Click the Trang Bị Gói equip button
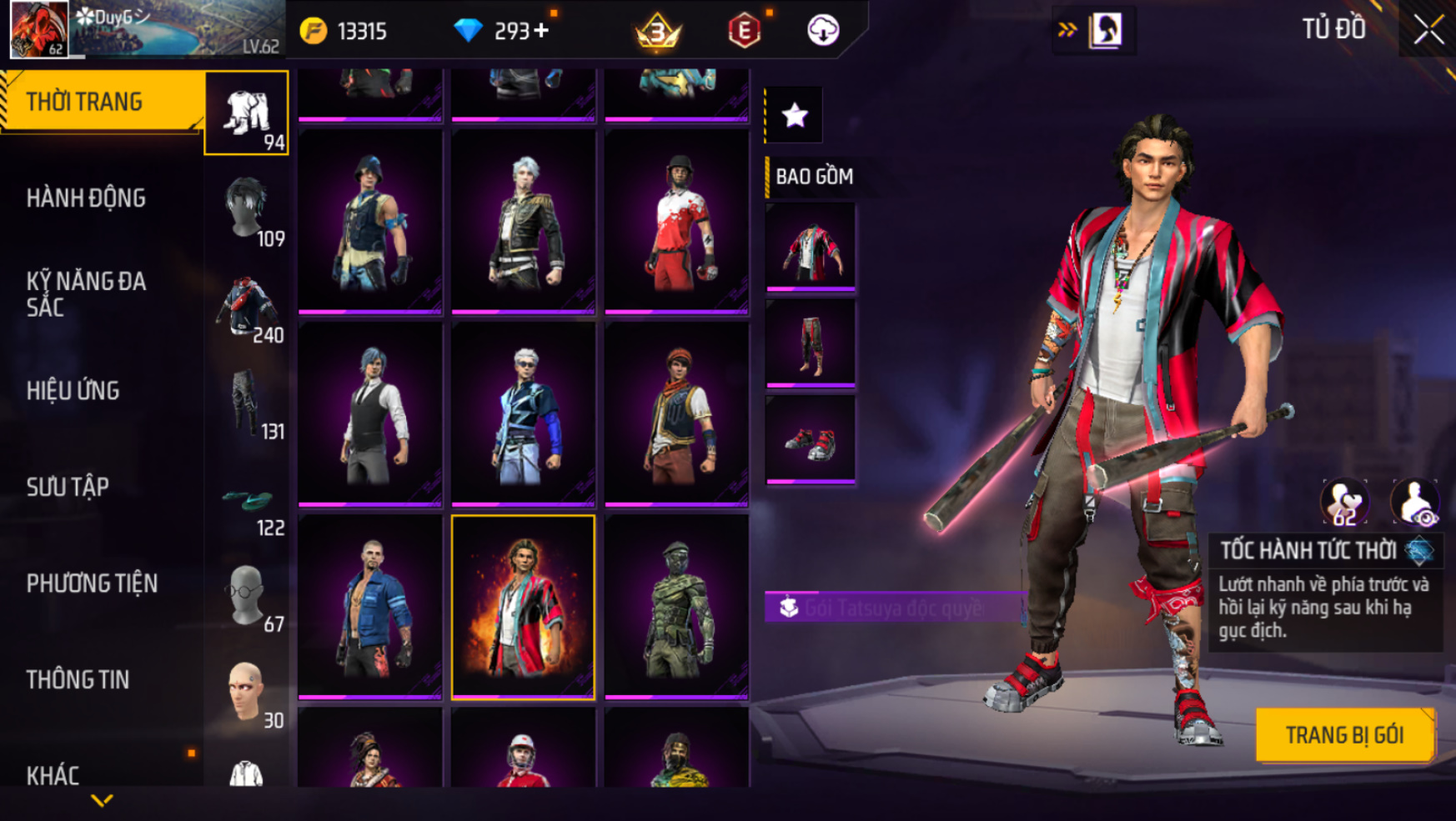The width and height of the screenshot is (1456, 821). point(1344,735)
